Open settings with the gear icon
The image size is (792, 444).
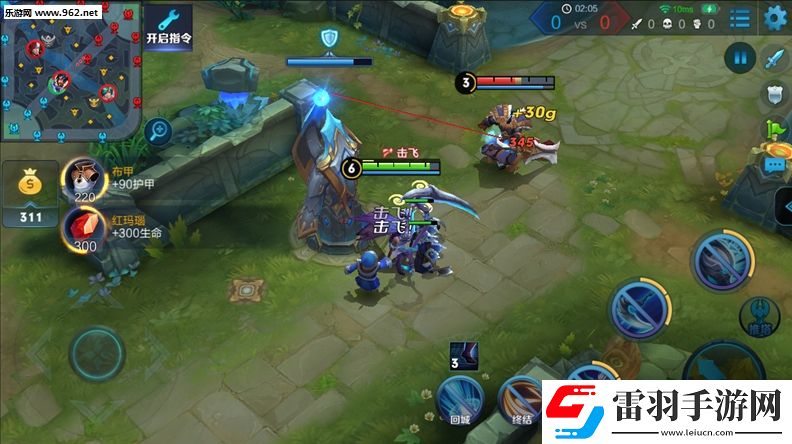click(x=775, y=18)
